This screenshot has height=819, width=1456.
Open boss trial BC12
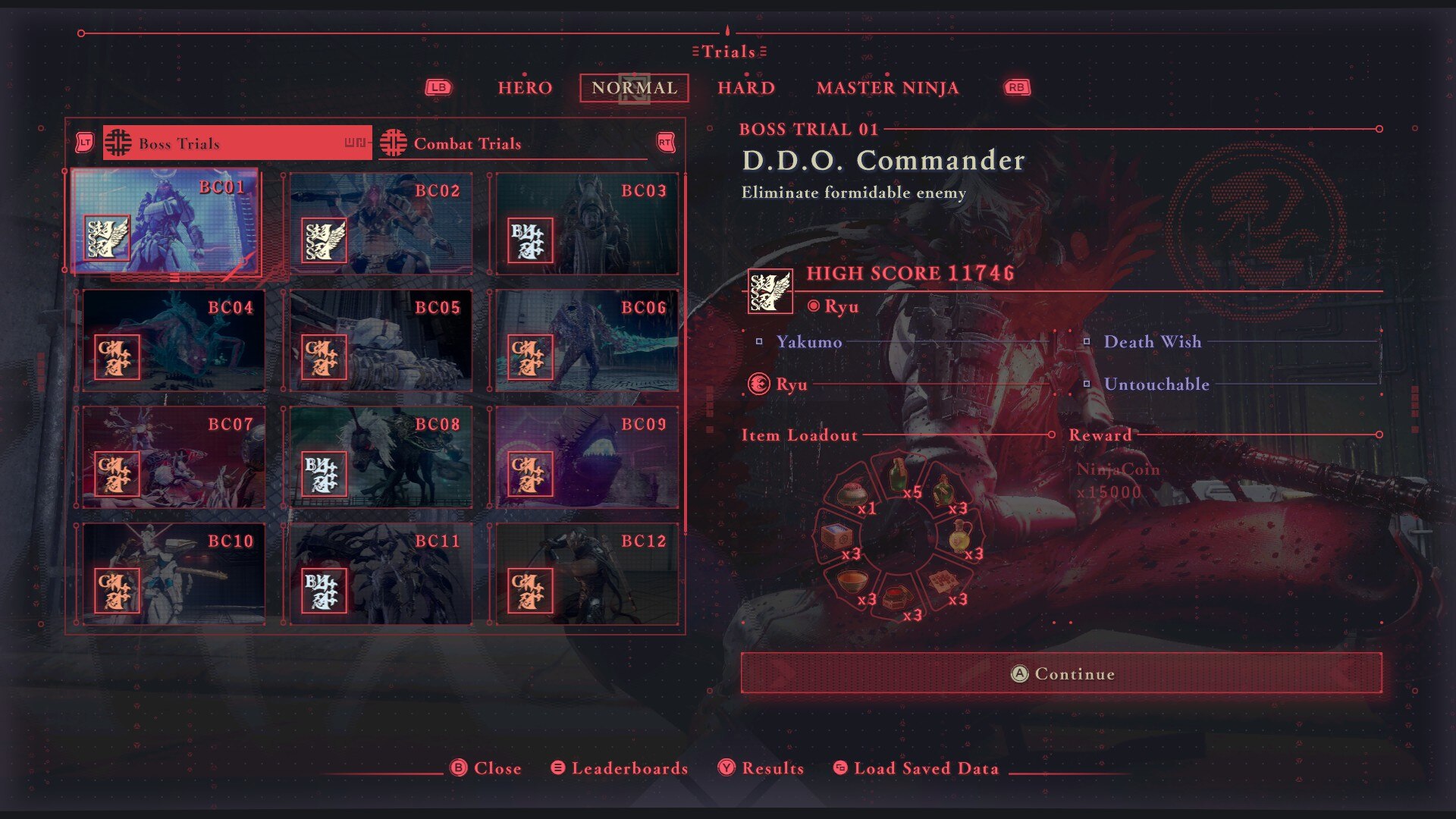tap(586, 574)
